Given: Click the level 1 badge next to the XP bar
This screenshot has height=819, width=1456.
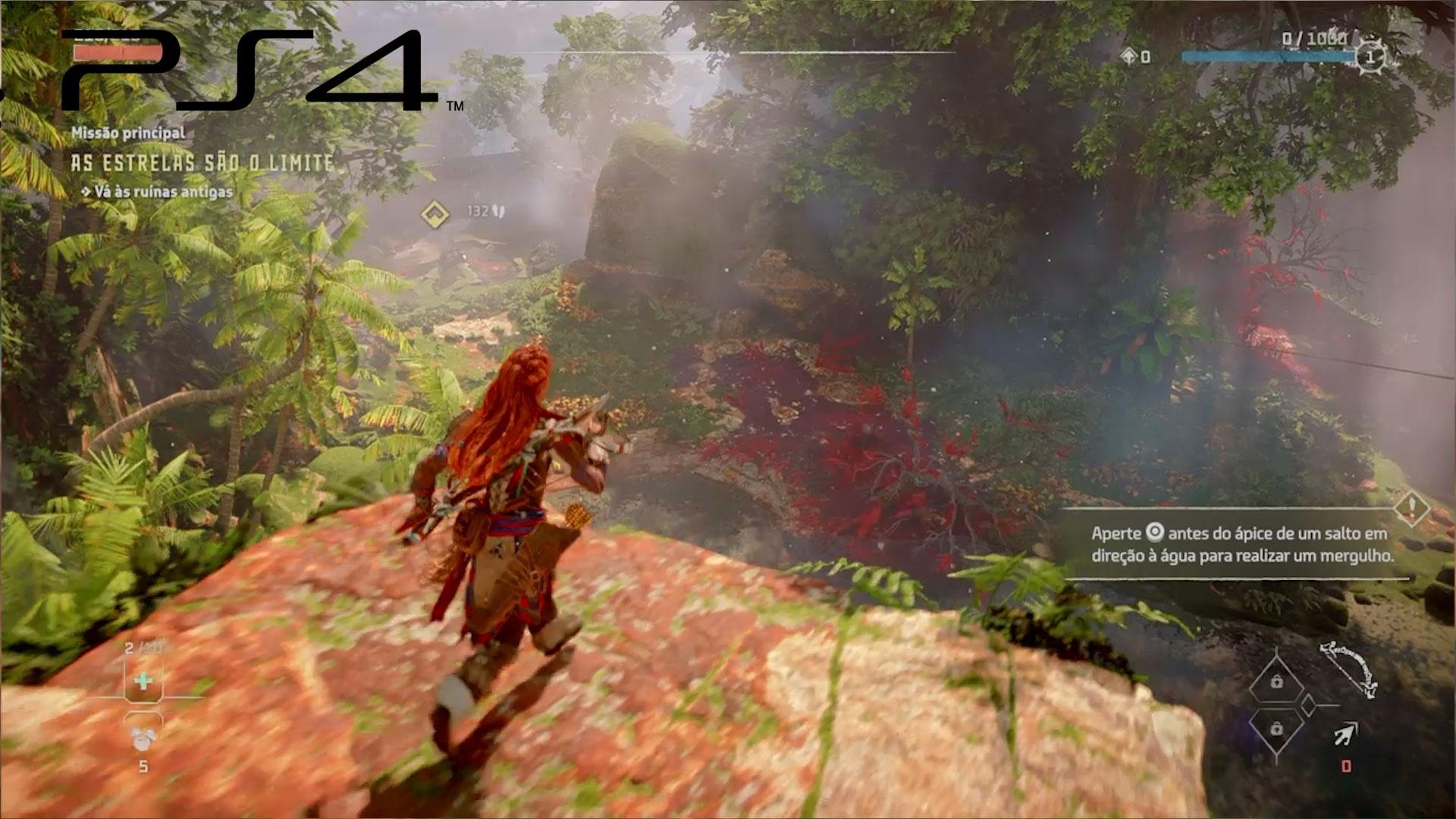Looking at the screenshot, I should click(1370, 57).
